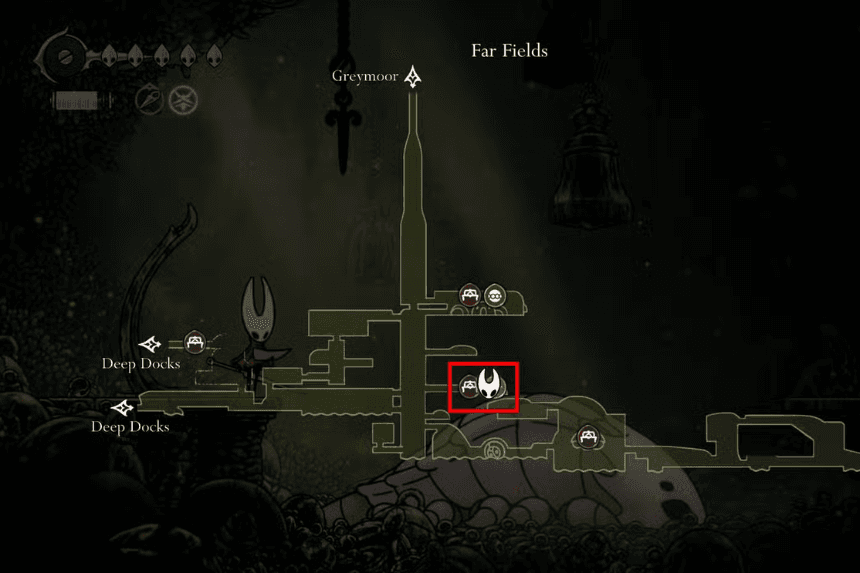The image size is (860, 573).
Task: Select the bench marker beside the Deep Docks exit
Action: tap(195, 342)
